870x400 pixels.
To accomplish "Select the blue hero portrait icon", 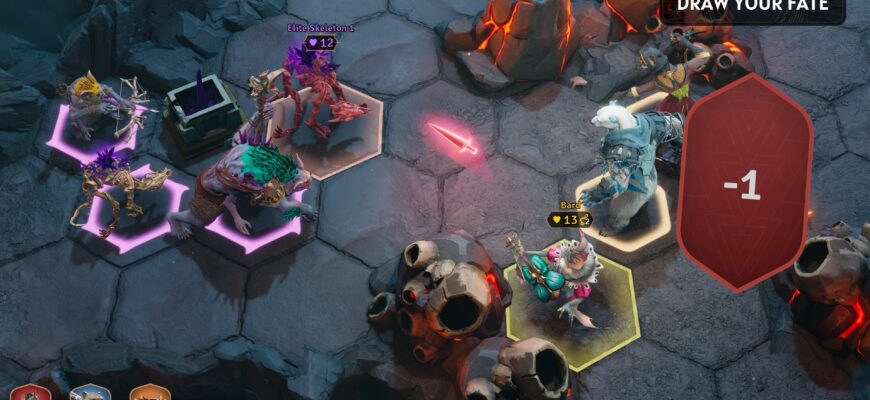I will (90, 392).
